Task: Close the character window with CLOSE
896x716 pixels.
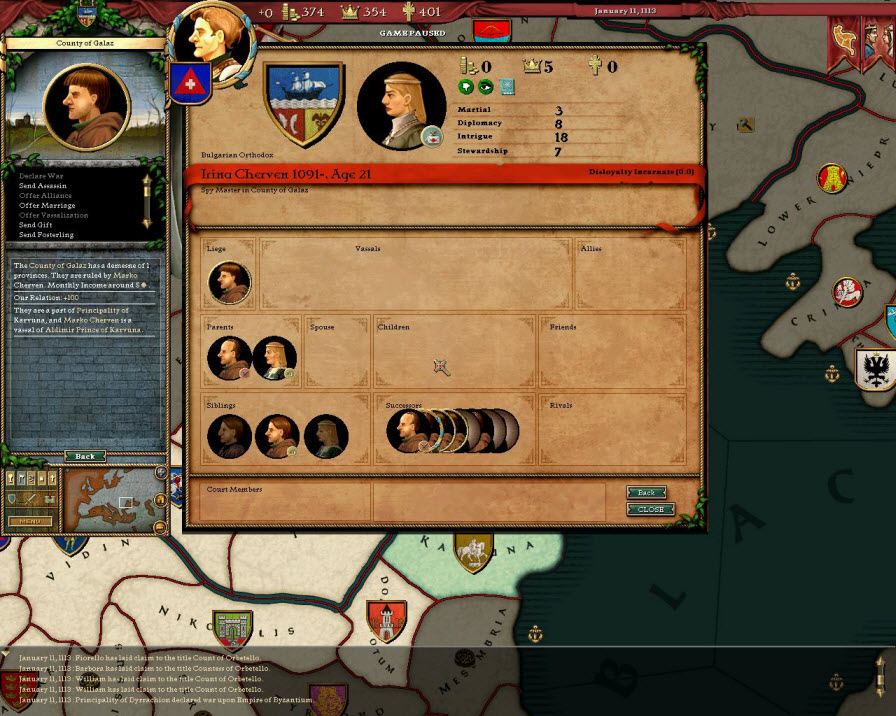Action: (650, 509)
